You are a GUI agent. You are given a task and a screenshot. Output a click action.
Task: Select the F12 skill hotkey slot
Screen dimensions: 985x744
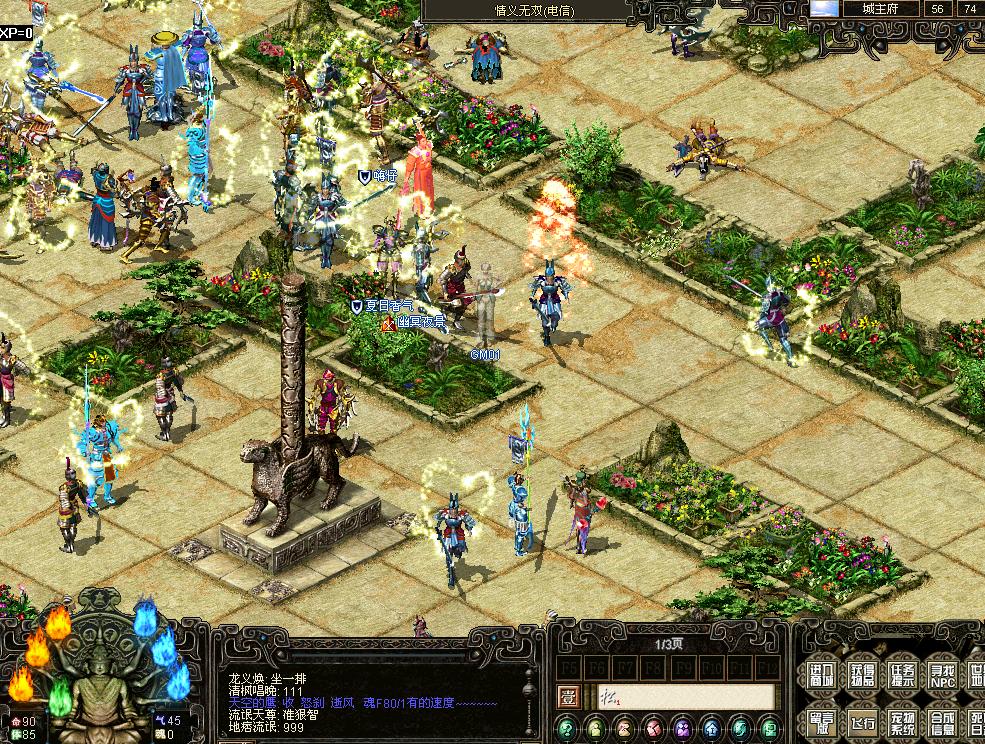[x=768, y=665]
